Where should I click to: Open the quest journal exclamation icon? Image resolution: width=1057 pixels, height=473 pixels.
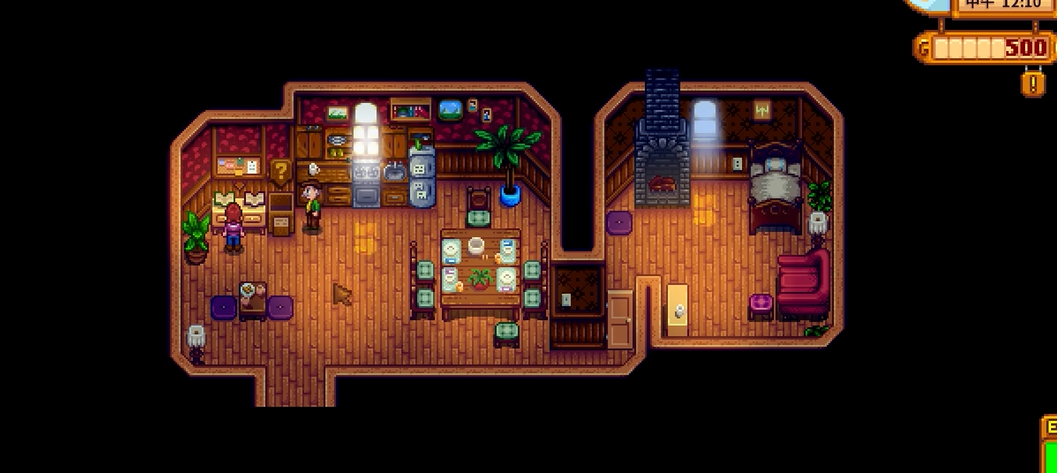[x=1034, y=82]
